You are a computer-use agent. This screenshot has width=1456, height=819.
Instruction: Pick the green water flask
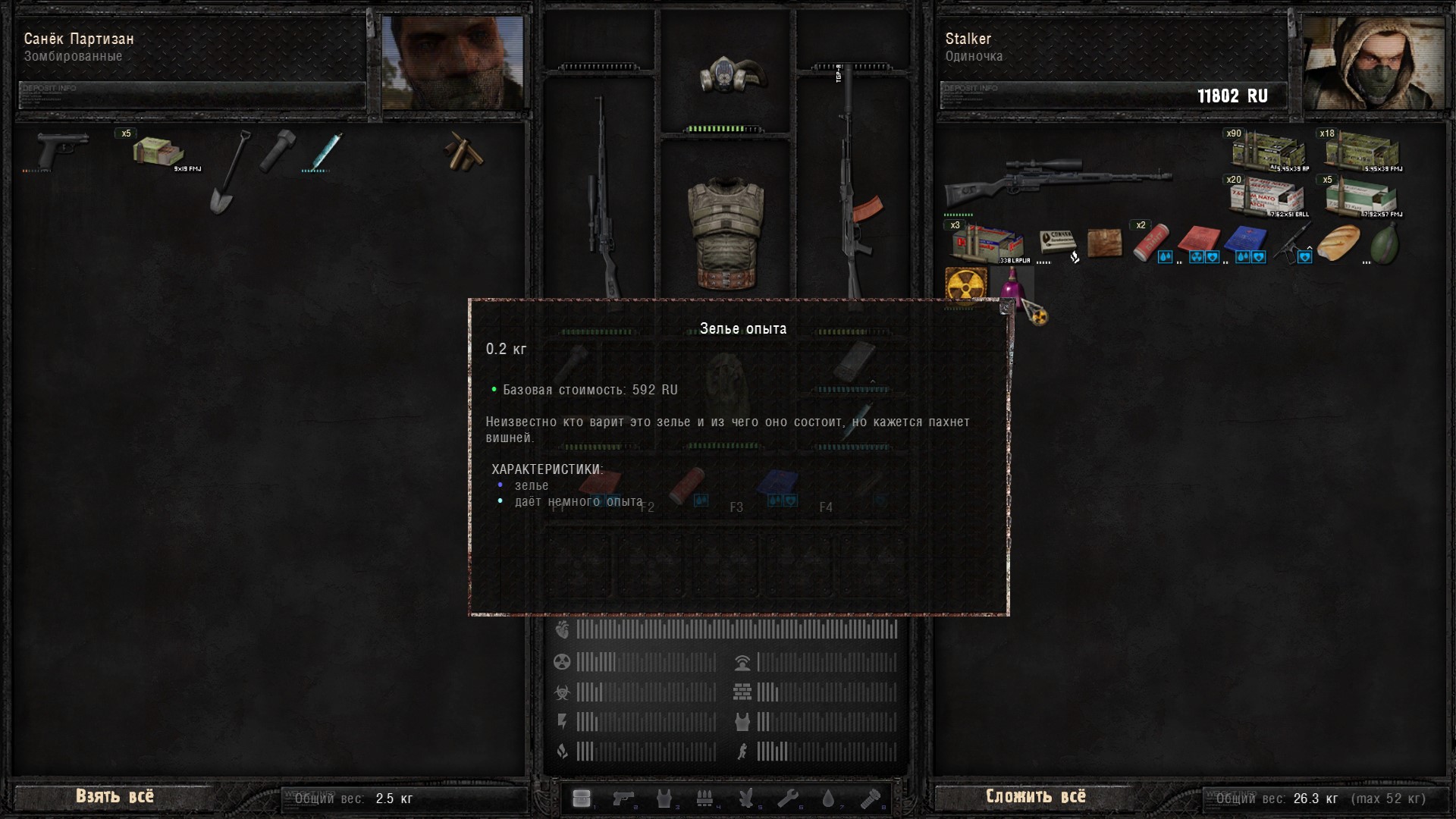click(x=1384, y=243)
